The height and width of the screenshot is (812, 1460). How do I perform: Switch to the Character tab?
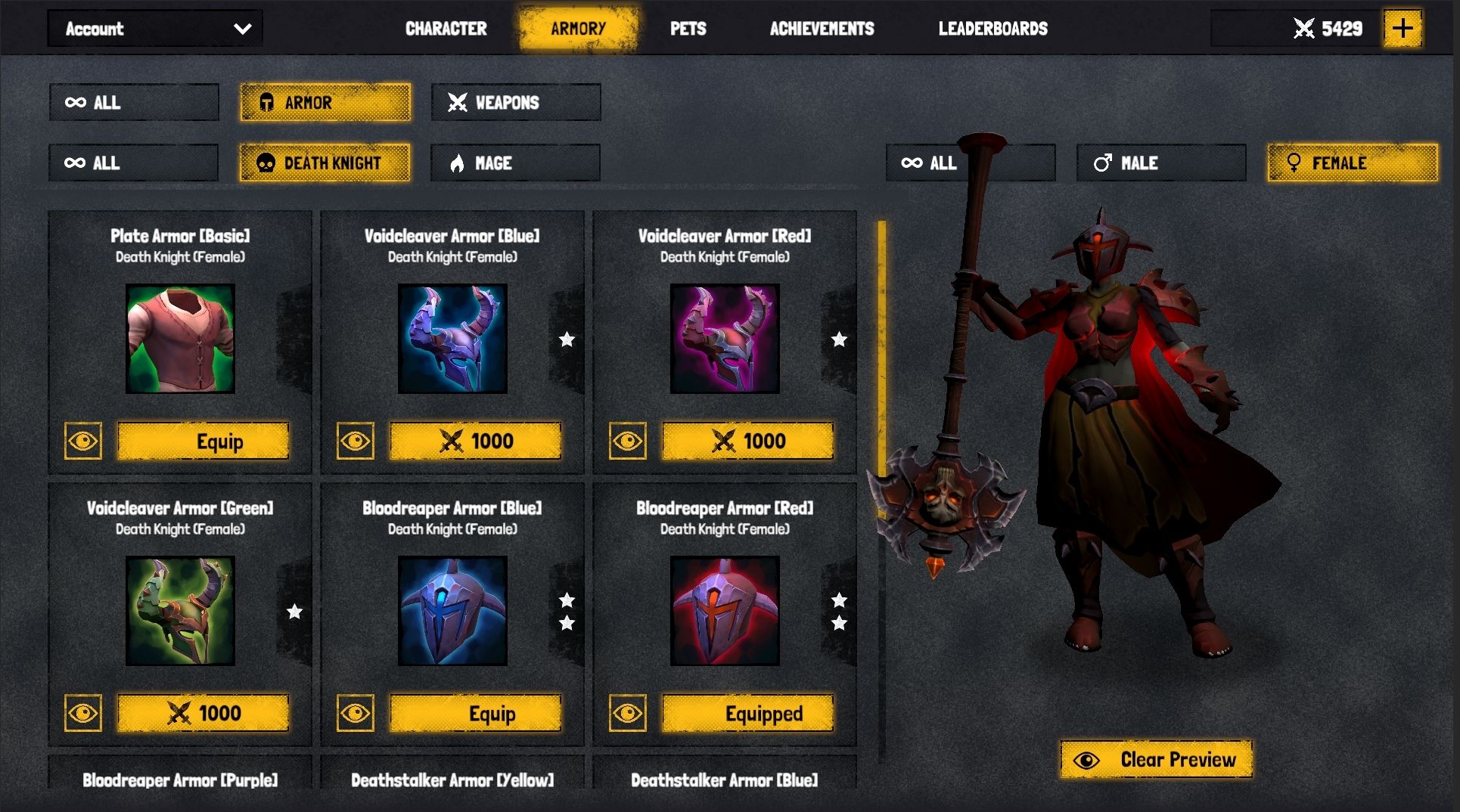[x=446, y=29]
